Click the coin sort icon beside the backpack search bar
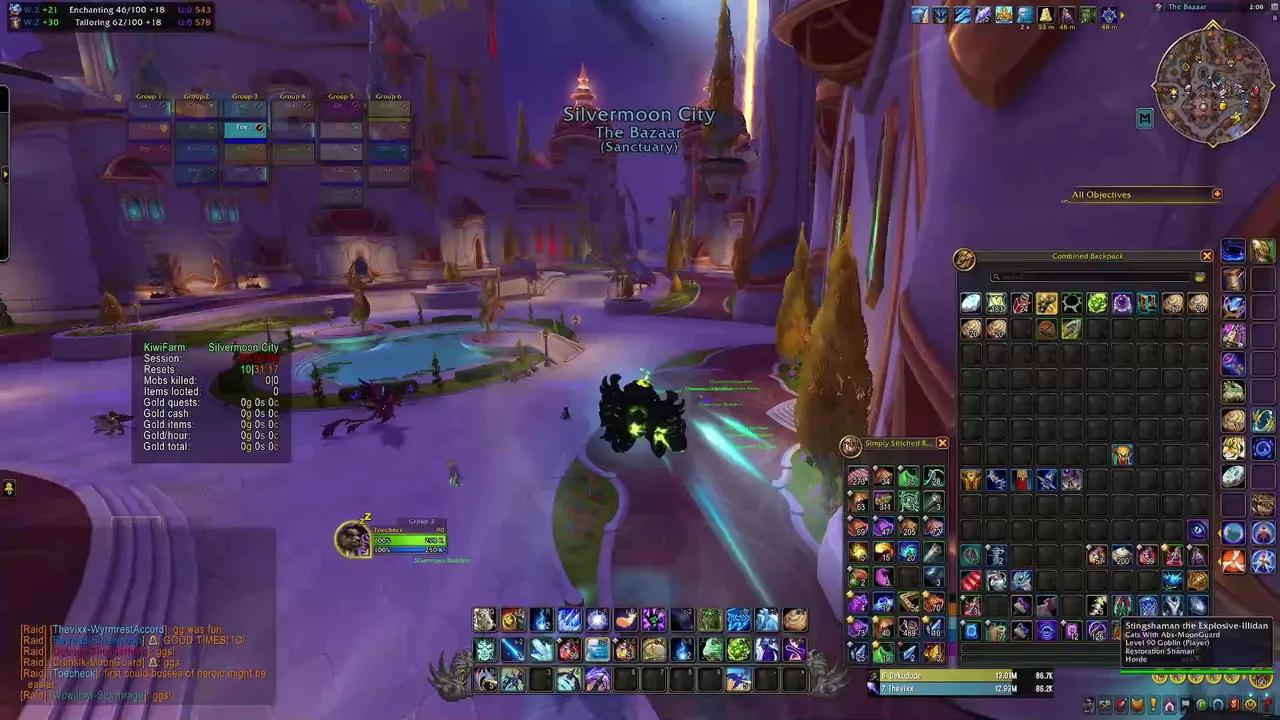1280x720 pixels. (1201, 276)
